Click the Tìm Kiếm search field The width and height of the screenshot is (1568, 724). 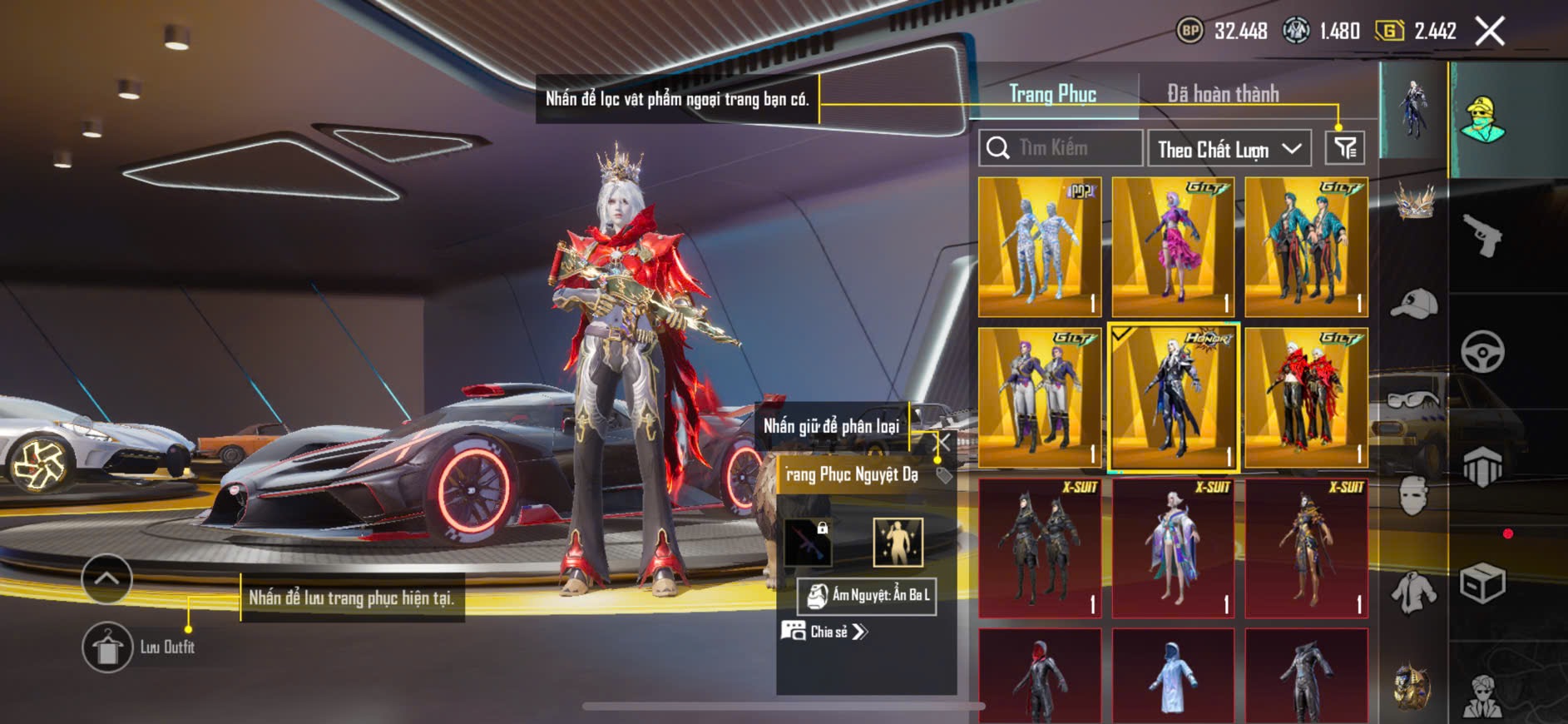pos(1061,148)
